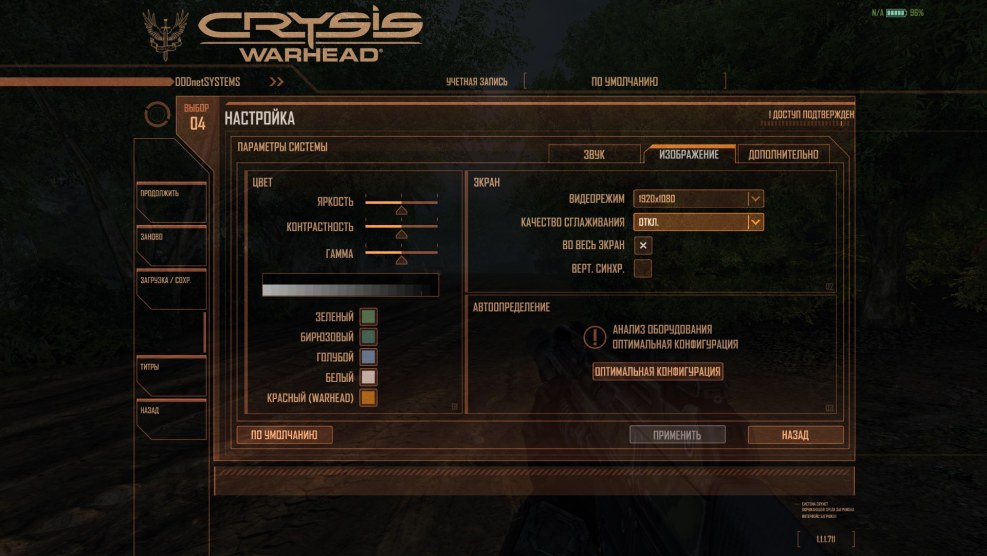Choose the БЕЛЫЙ color swatch
The image size is (987, 556).
click(x=368, y=377)
